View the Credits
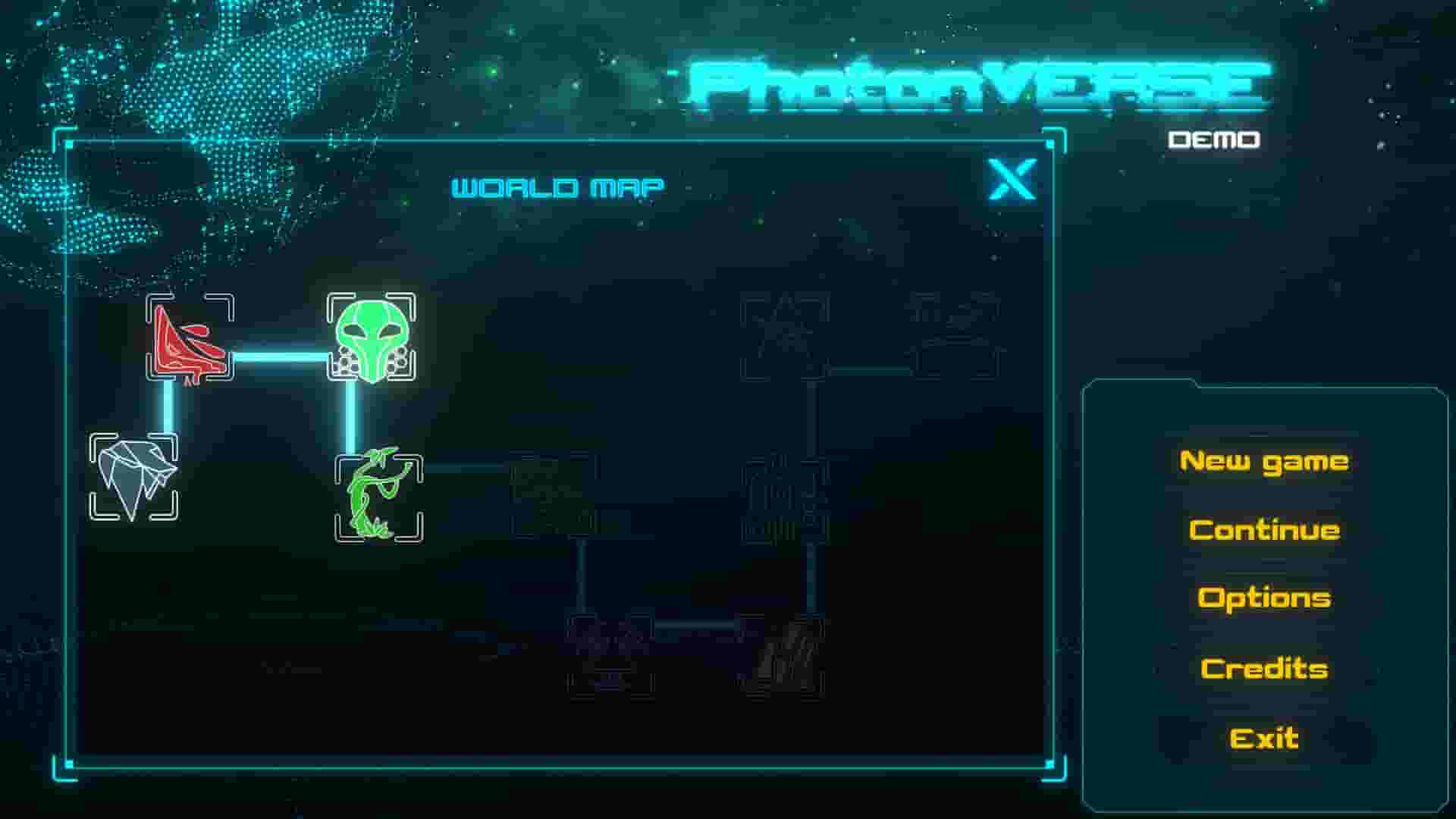The image size is (1456, 819). [1265, 668]
